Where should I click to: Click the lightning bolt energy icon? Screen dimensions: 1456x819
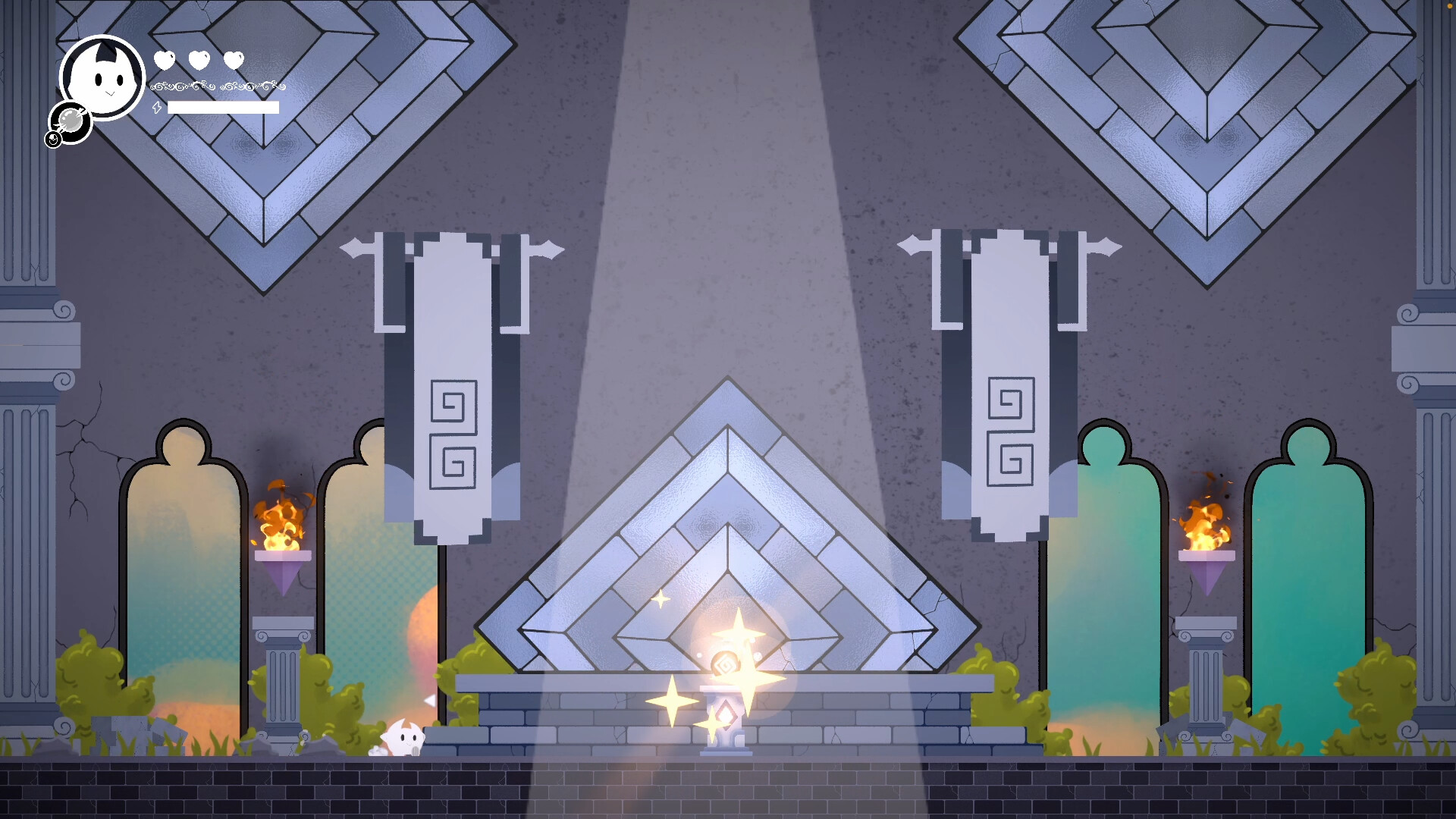(x=157, y=108)
